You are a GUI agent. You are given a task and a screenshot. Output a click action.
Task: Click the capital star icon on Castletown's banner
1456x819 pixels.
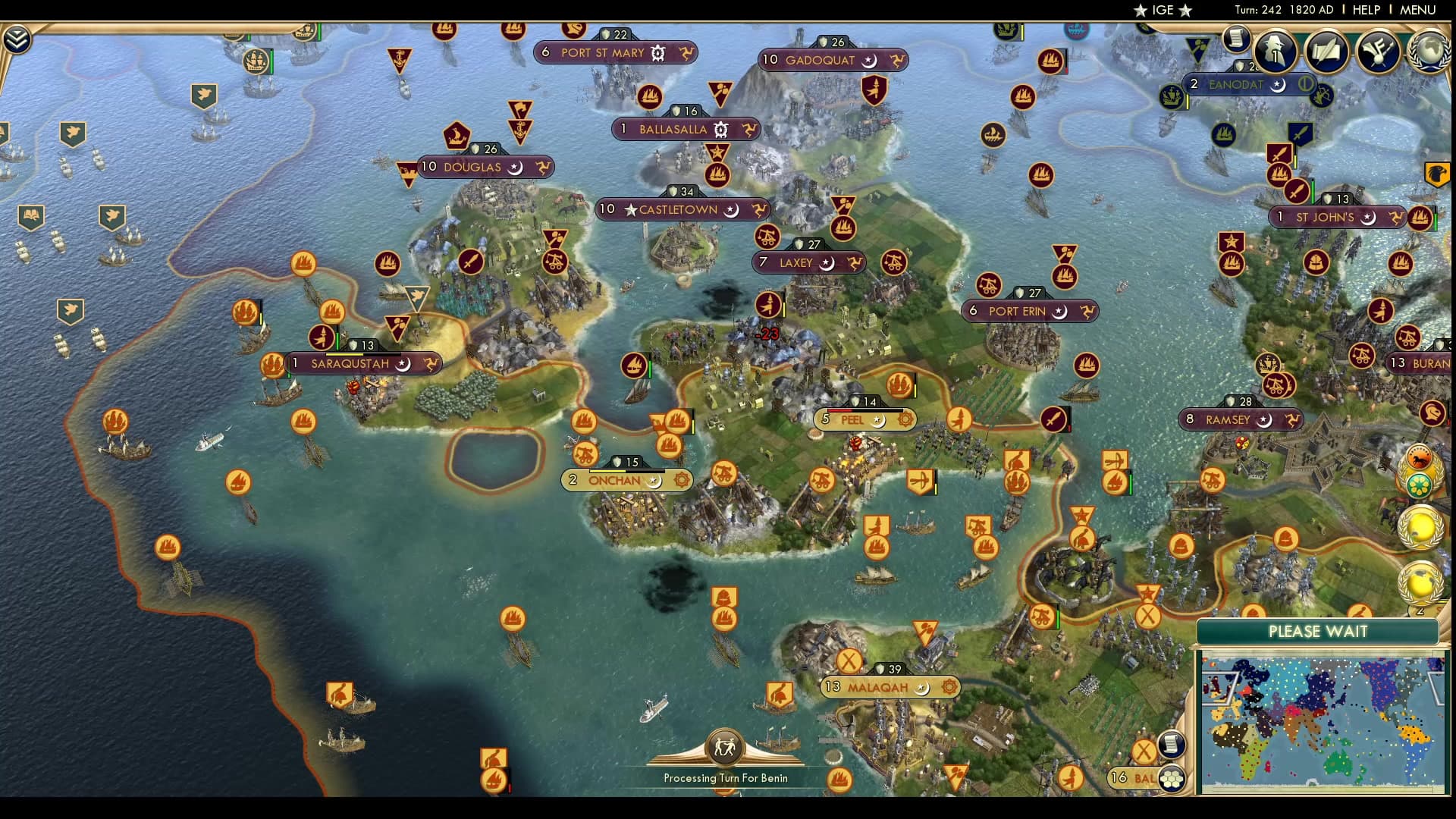tap(630, 209)
